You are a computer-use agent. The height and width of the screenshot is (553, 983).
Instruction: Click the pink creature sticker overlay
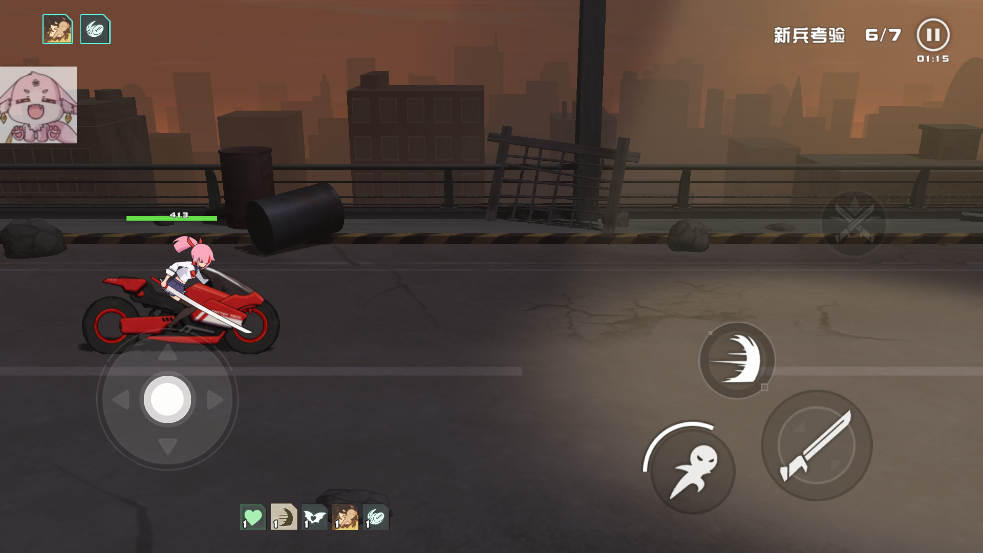(38, 105)
